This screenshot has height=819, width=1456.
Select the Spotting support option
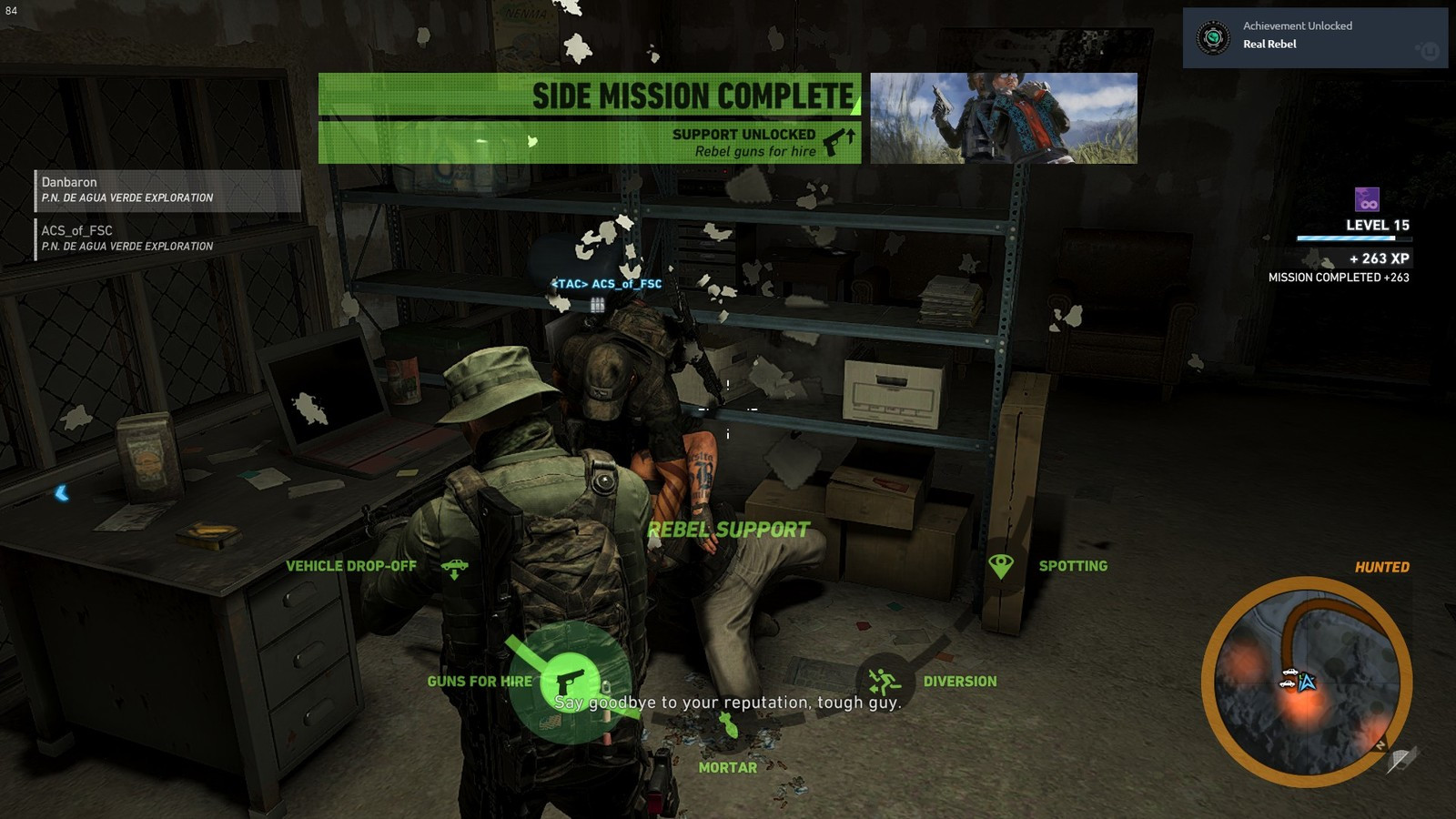click(x=1001, y=566)
